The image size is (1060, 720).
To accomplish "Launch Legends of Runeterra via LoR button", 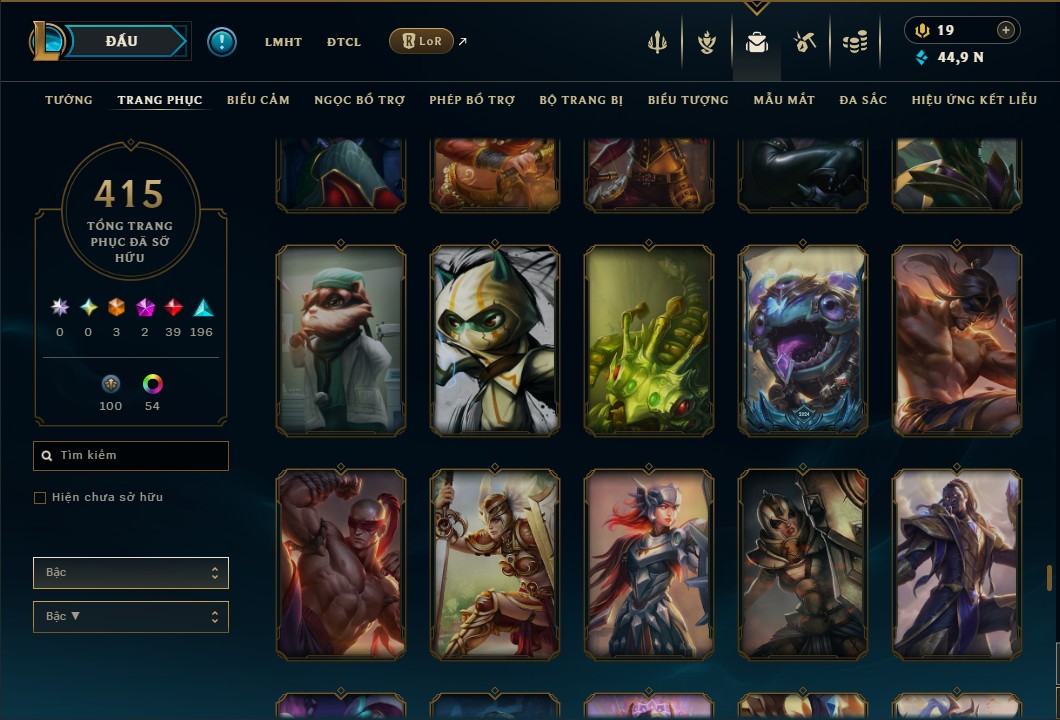I will pos(421,41).
